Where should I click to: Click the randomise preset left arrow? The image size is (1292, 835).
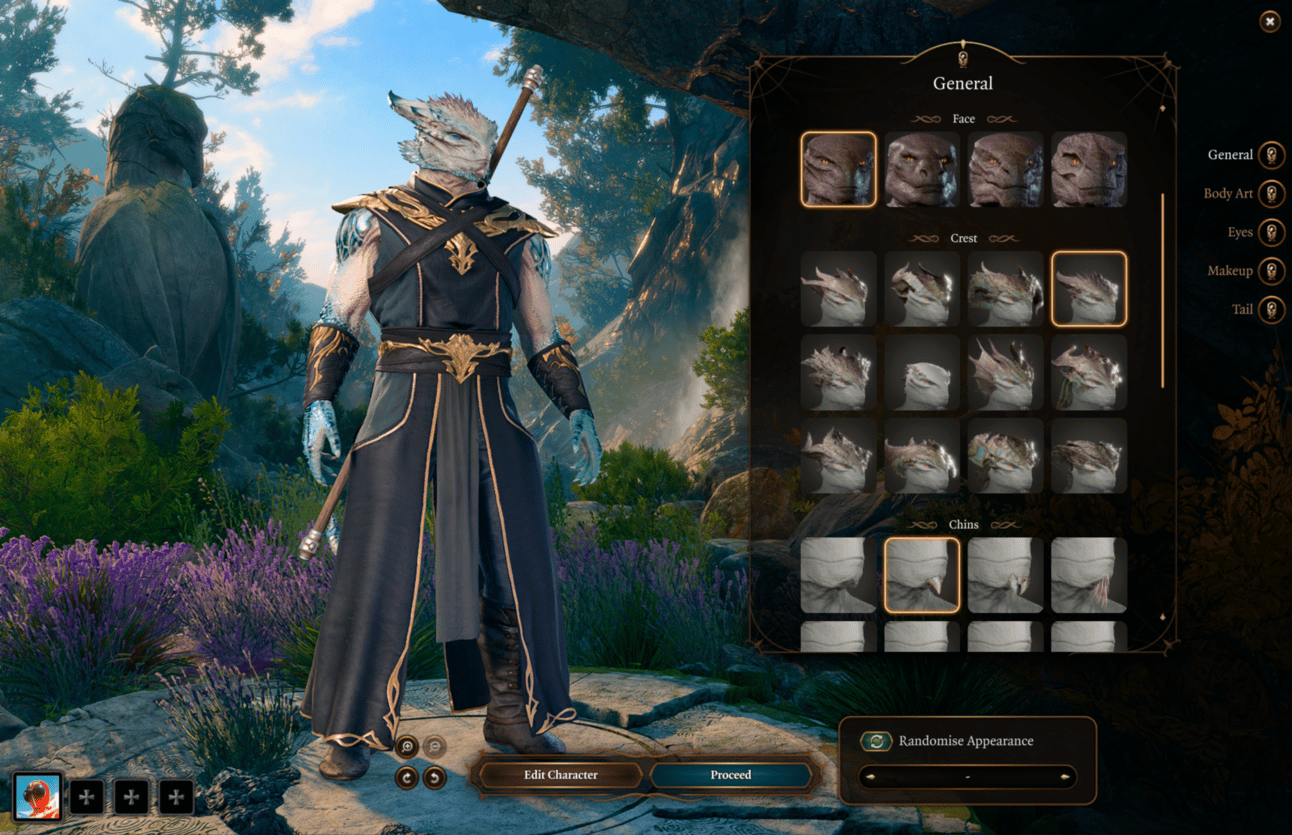868,777
